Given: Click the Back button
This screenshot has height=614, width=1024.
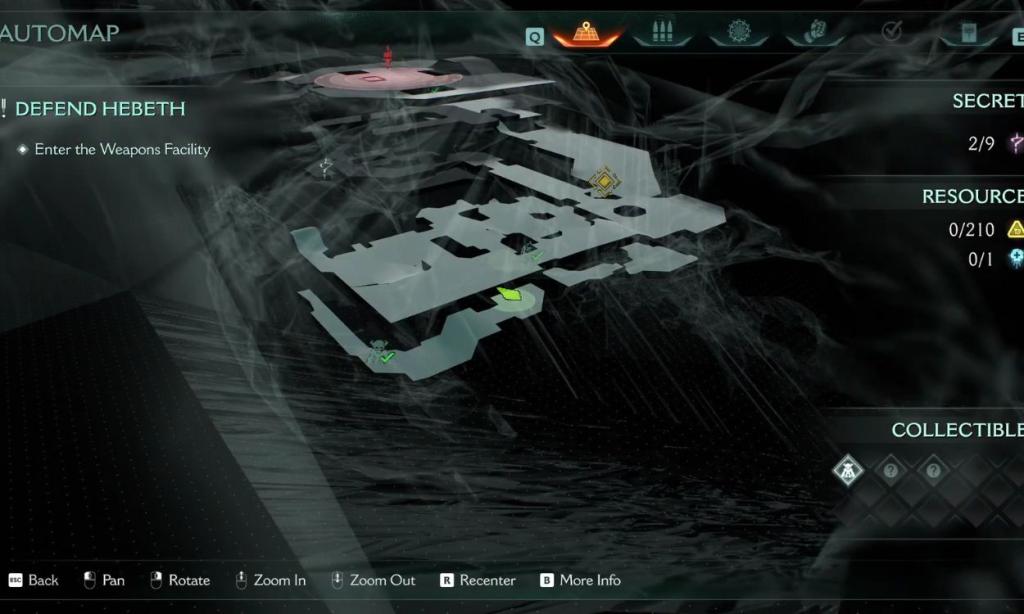Looking at the screenshot, I should [34, 580].
